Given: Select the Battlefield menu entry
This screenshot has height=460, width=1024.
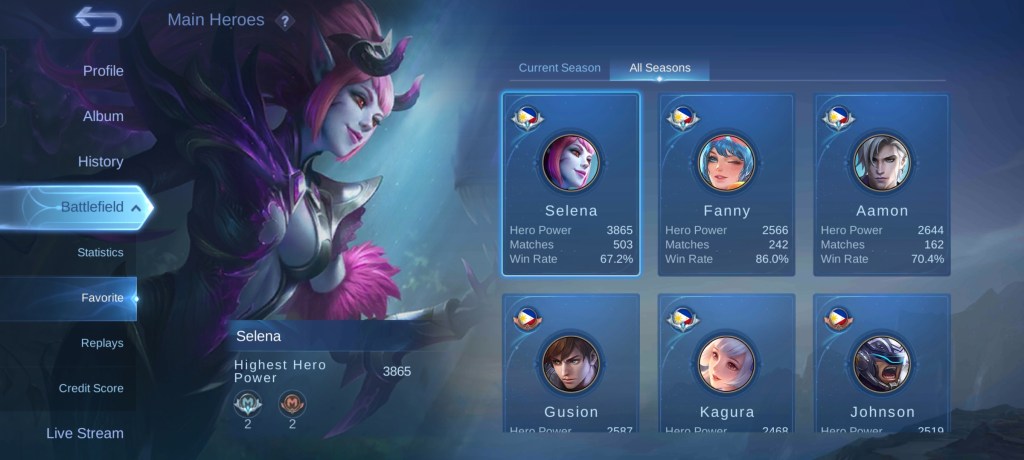Looking at the screenshot, I should (x=92, y=207).
